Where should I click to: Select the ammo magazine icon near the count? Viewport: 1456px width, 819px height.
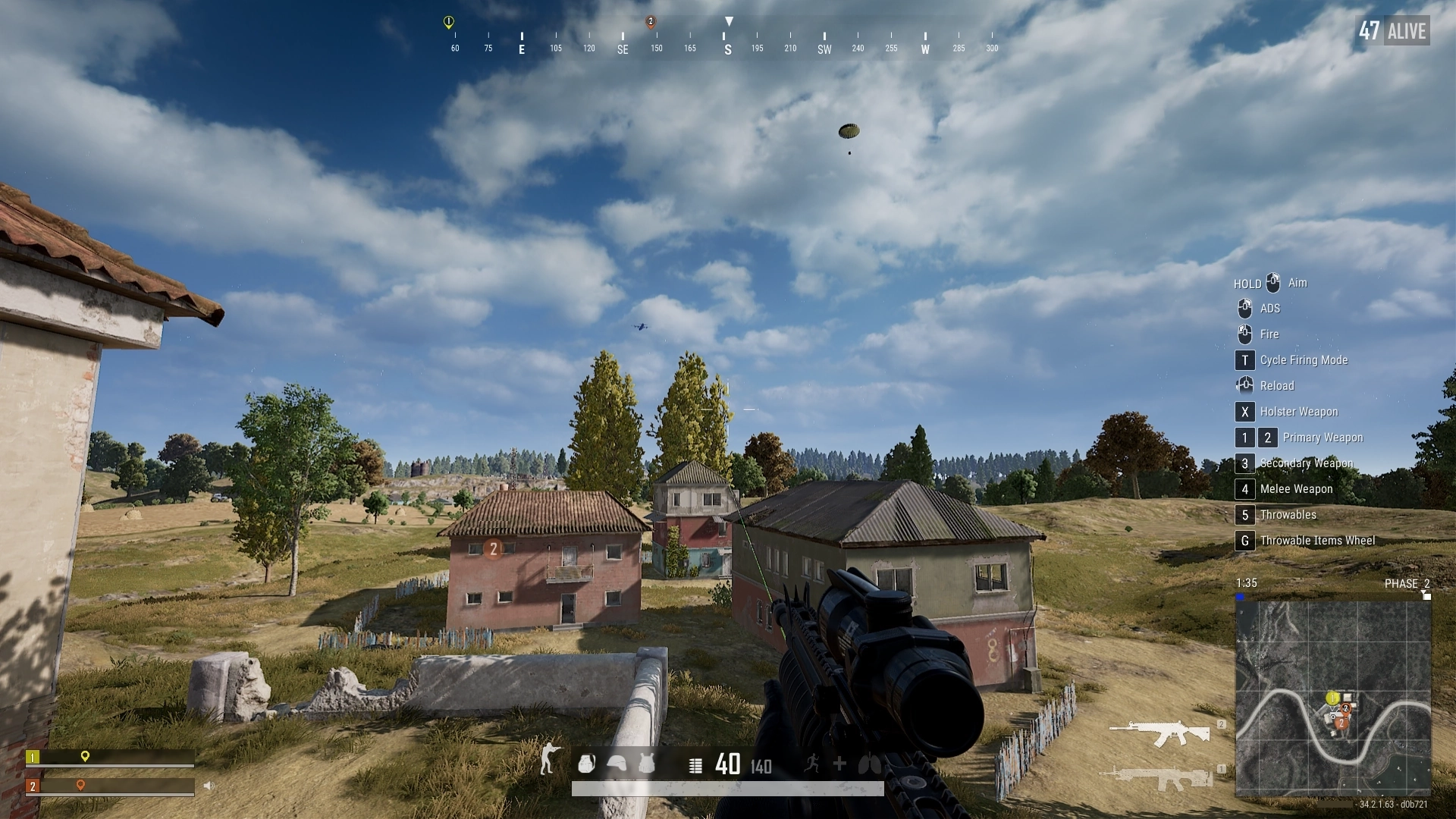click(x=695, y=765)
